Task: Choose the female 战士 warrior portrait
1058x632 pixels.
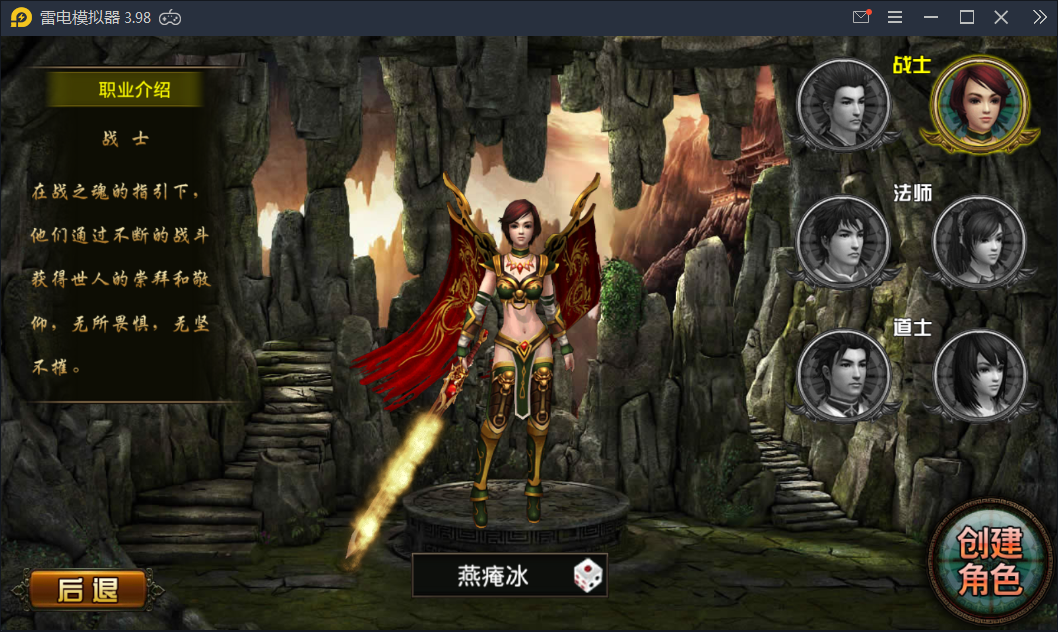Action: [x=979, y=104]
